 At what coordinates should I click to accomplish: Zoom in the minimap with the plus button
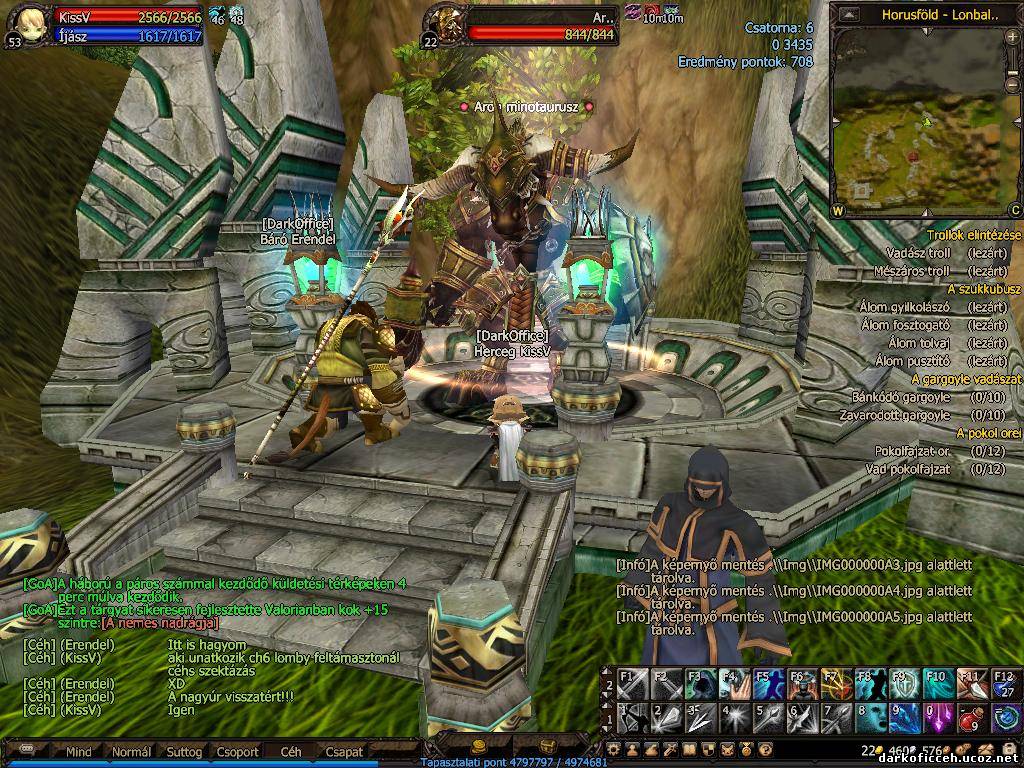(1014, 37)
